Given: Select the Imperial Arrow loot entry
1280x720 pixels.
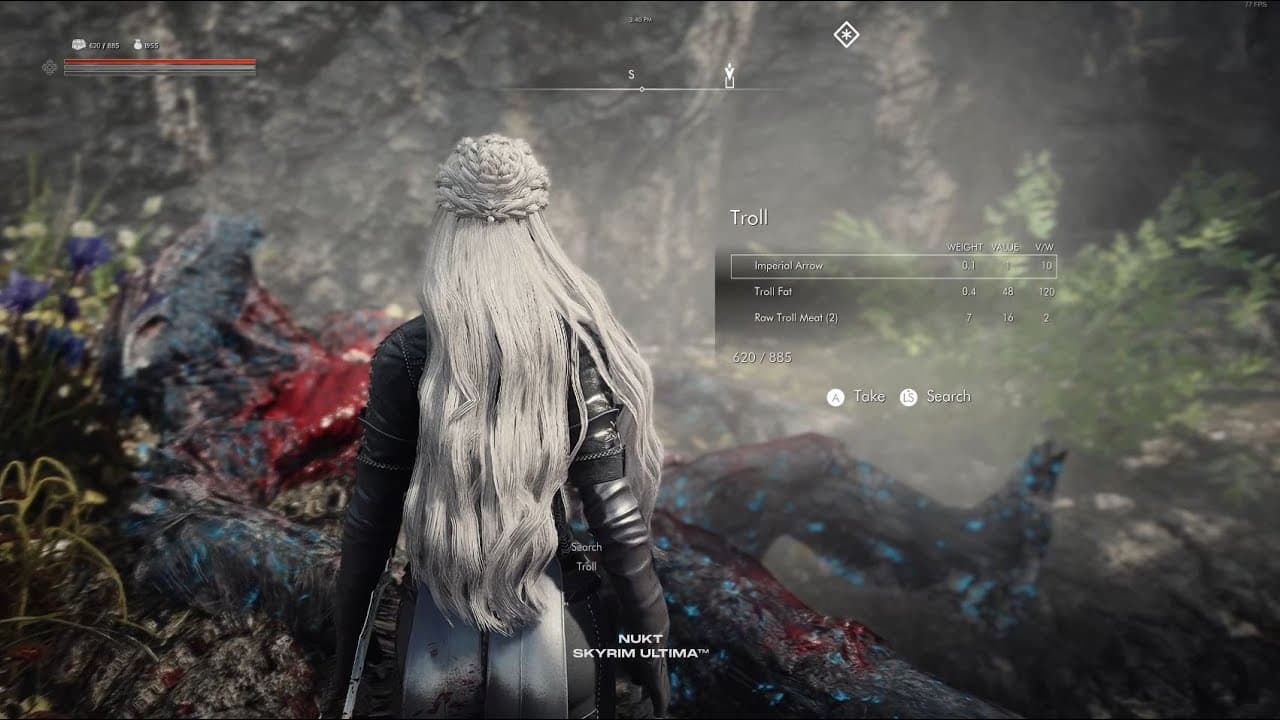Looking at the screenshot, I should point(790,265).
